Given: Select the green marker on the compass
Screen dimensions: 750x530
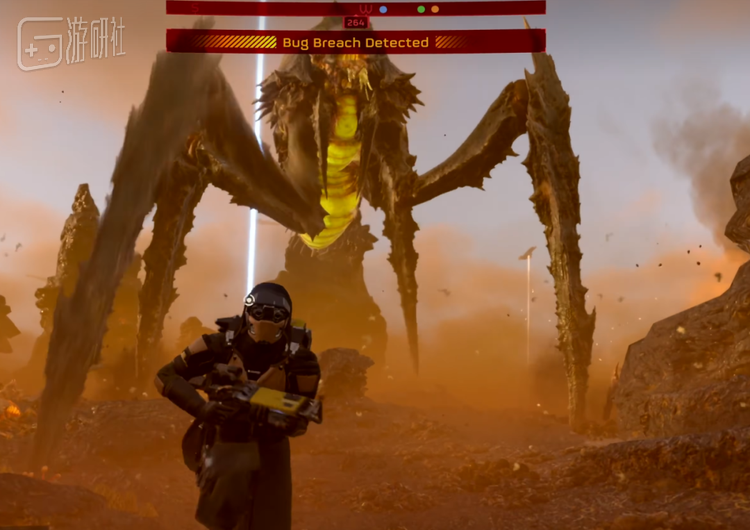Looking at the screenshot, I should [421, 9].
